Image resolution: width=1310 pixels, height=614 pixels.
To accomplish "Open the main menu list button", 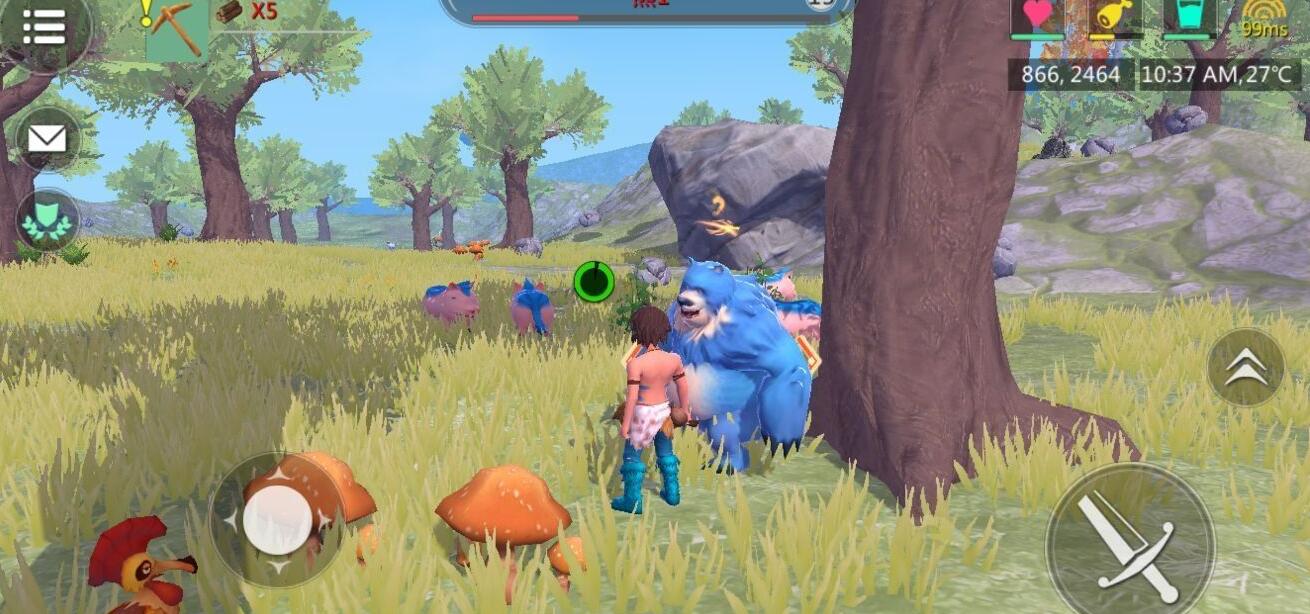I will 44,27.
